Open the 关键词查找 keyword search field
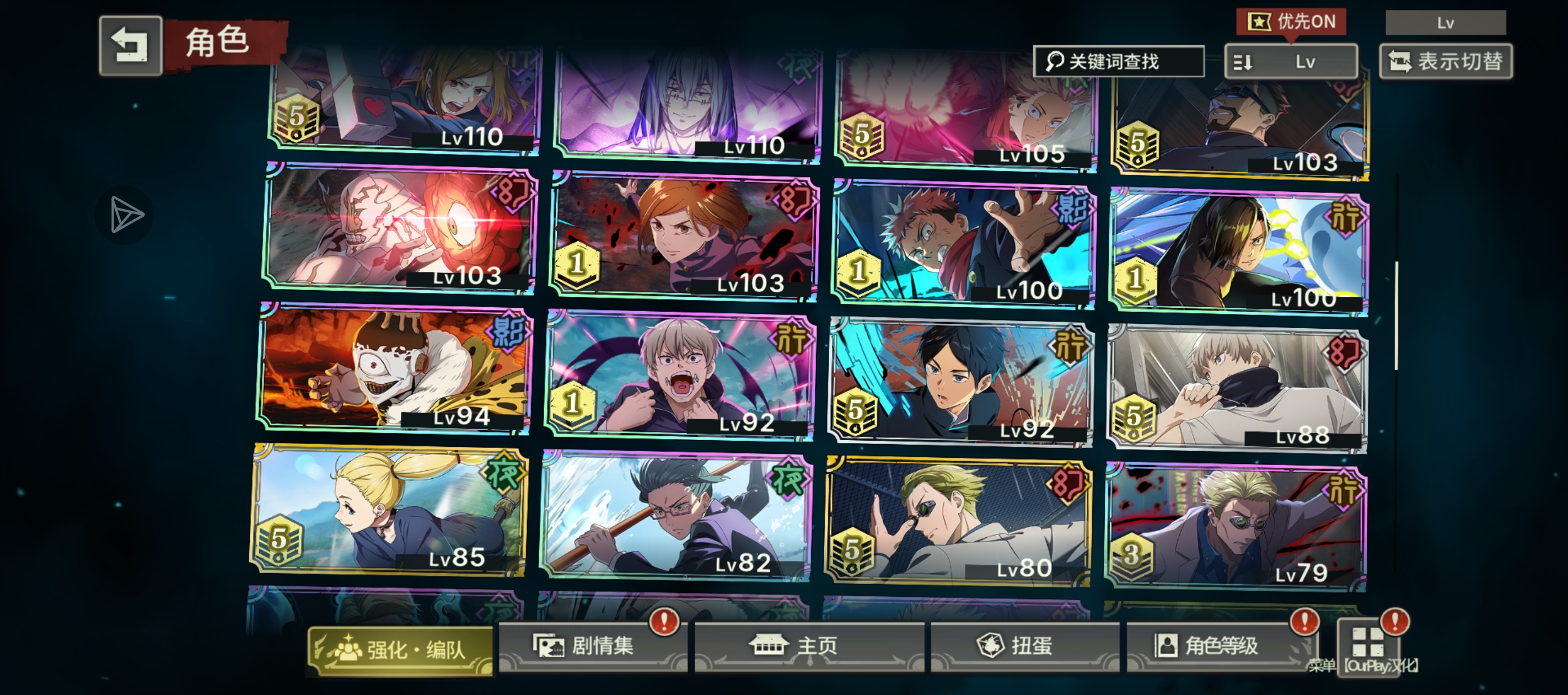 pos(1118,62)
